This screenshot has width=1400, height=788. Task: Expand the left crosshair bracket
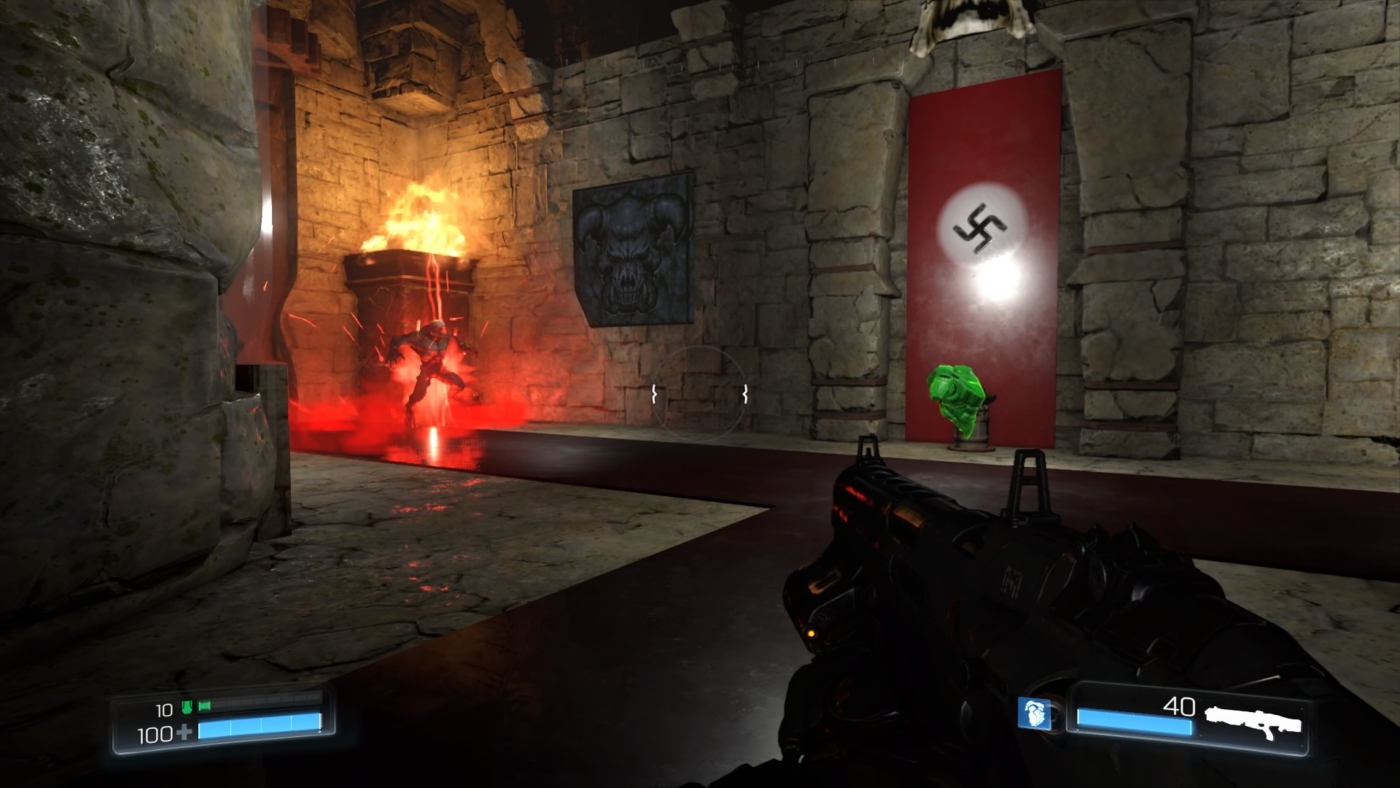(x=657, y=394)
